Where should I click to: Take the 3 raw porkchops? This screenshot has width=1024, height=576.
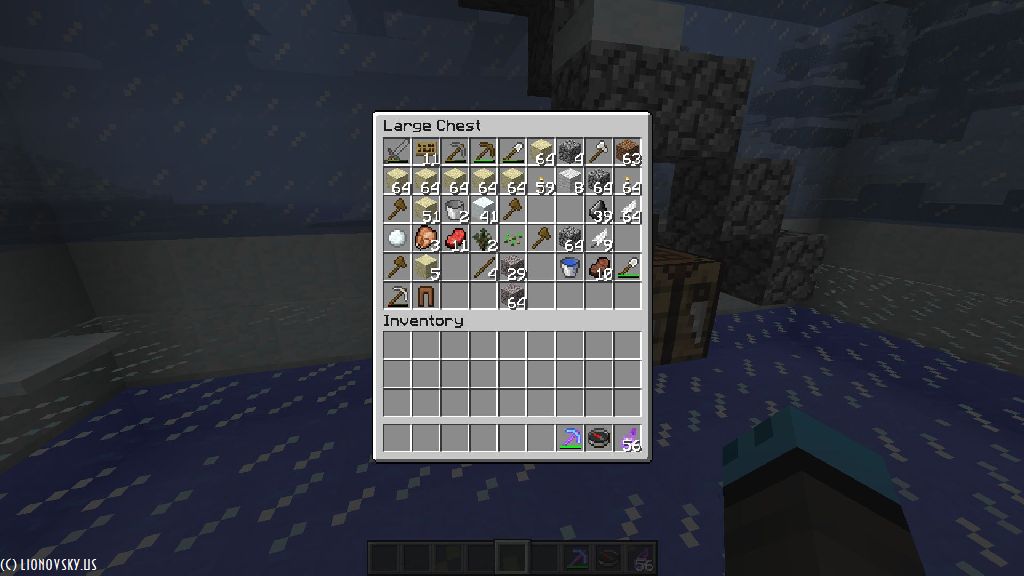click(426, 239)
